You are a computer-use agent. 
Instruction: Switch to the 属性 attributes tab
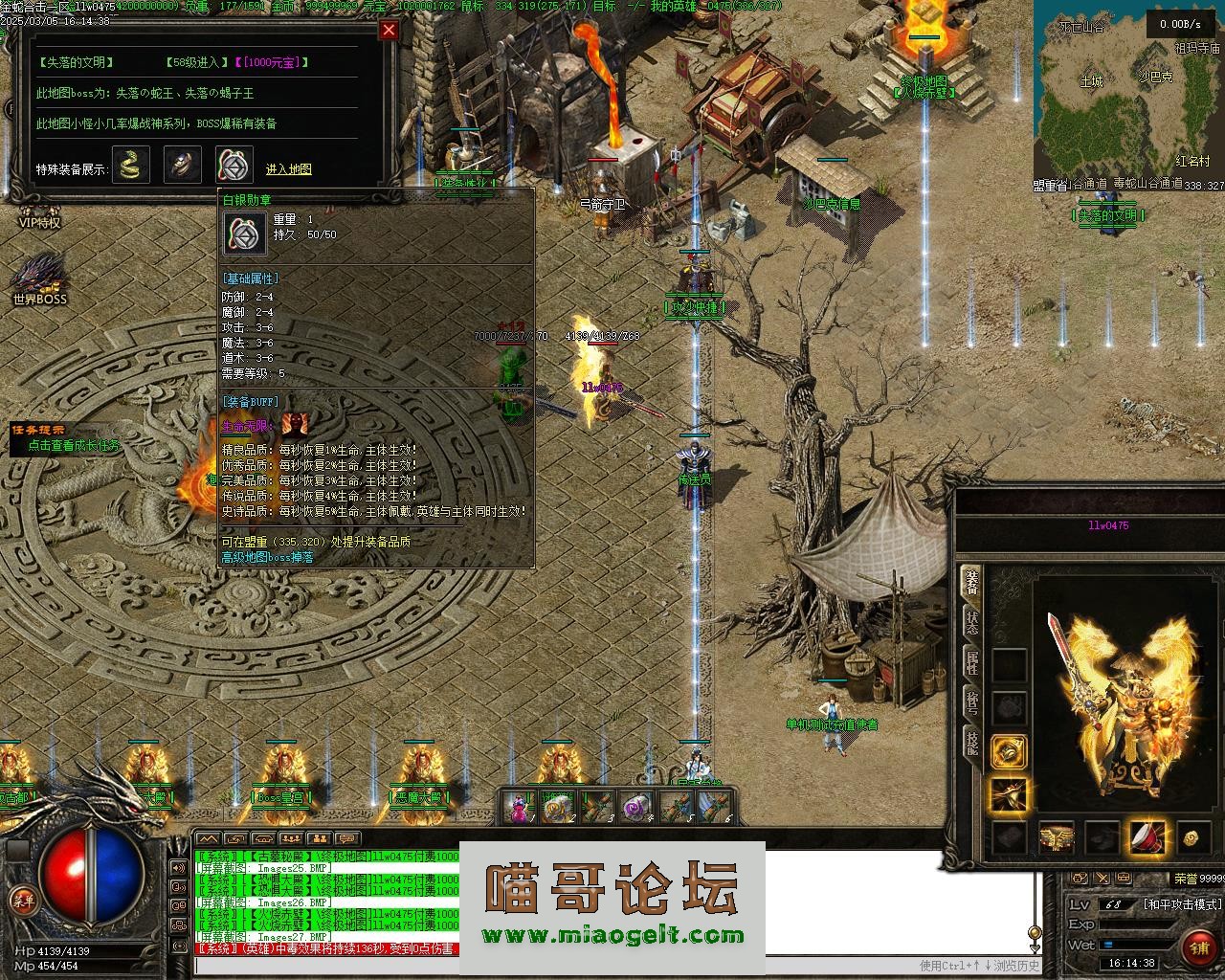(971, 662)
